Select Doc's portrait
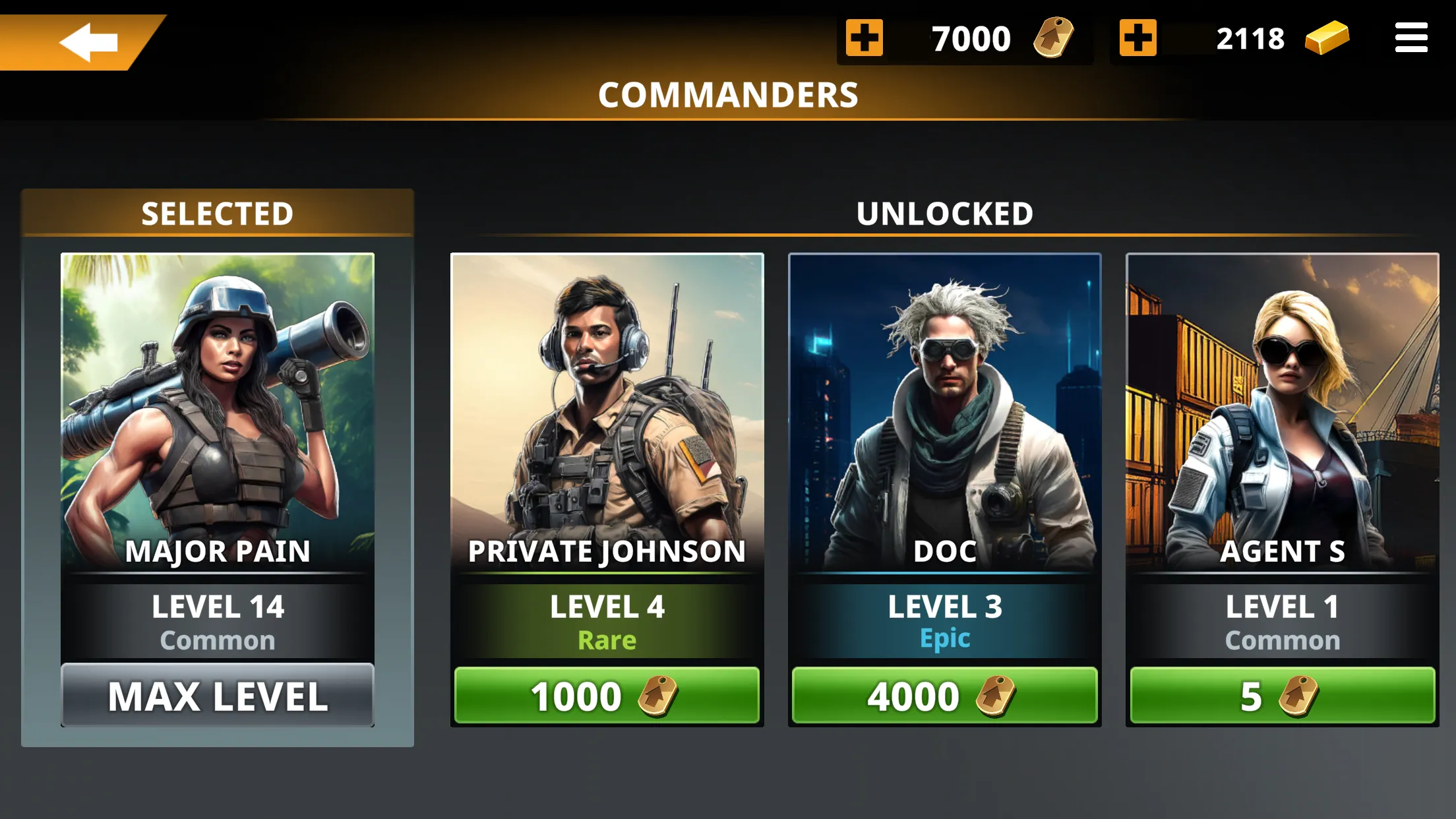The image size is (1456, 819). click(944, 396)
